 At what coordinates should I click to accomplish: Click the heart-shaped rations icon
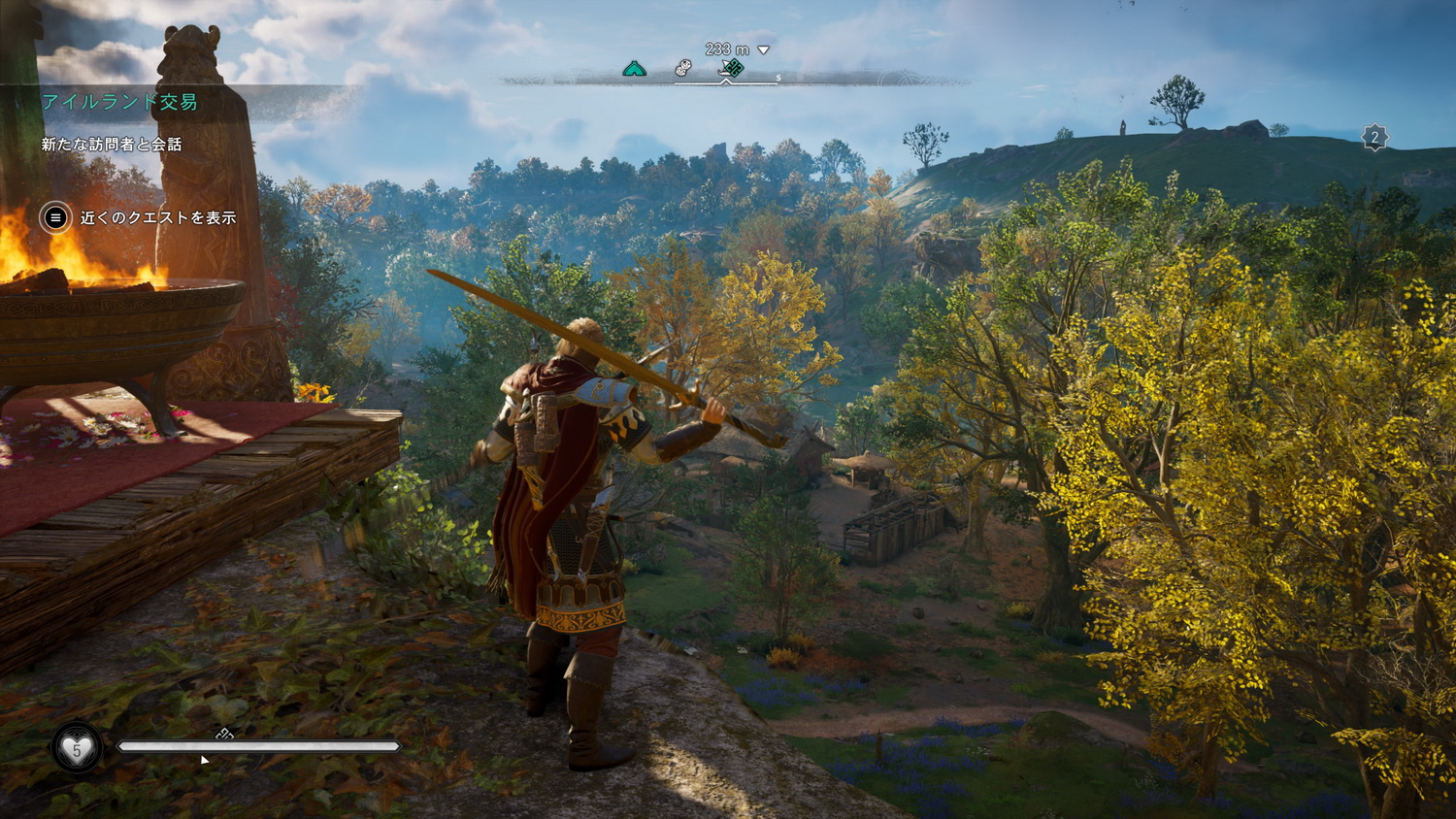click(x=77, y=748)
